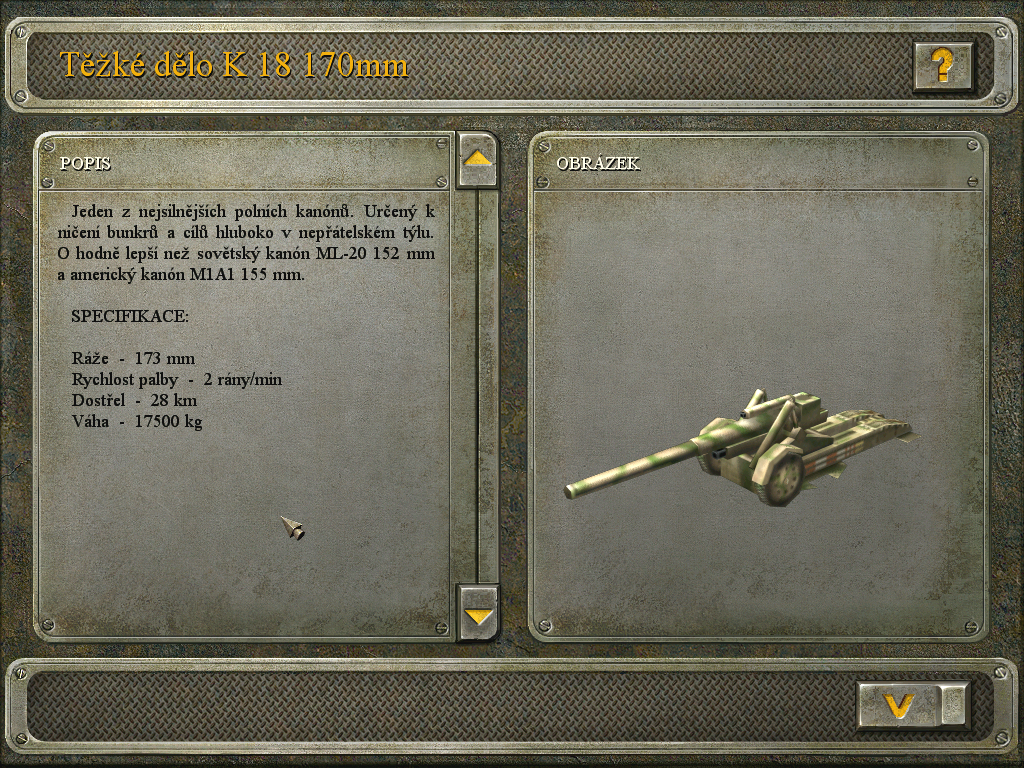Open help with the question mark button
This screenshot has width=1024, height=768.
pos(942,66)
